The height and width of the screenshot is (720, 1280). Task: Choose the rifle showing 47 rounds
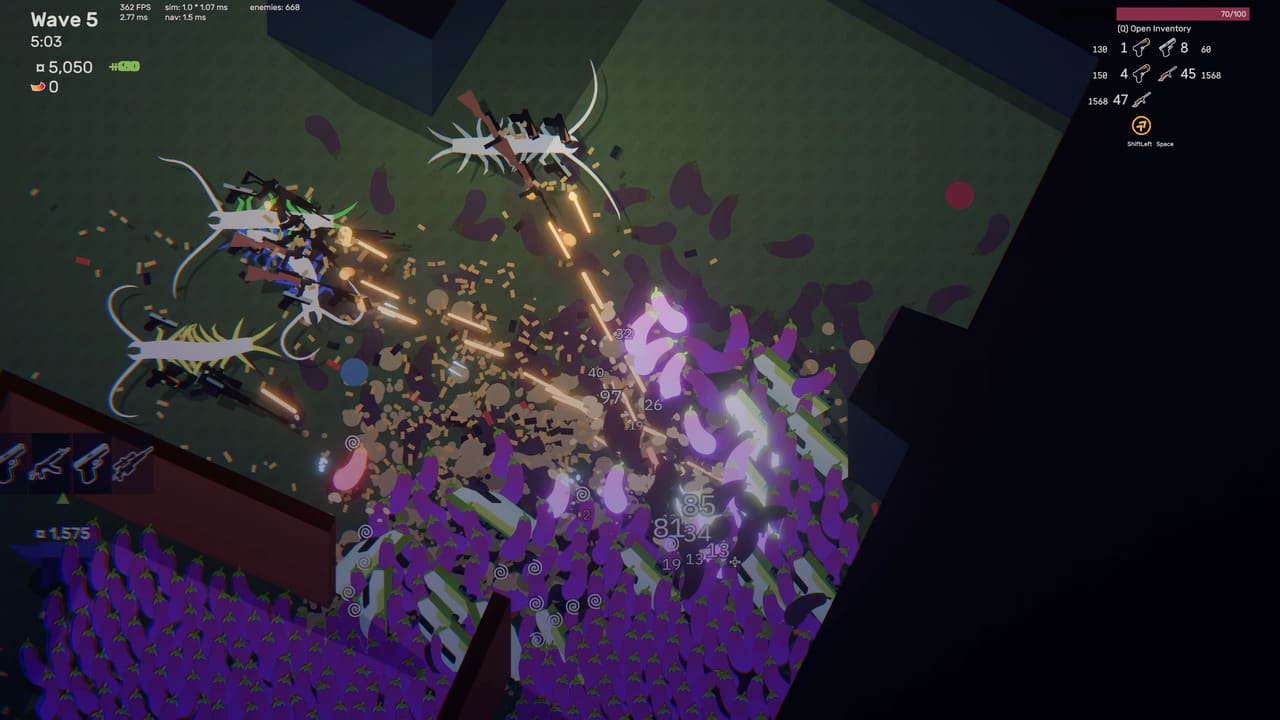[1141, 100]
